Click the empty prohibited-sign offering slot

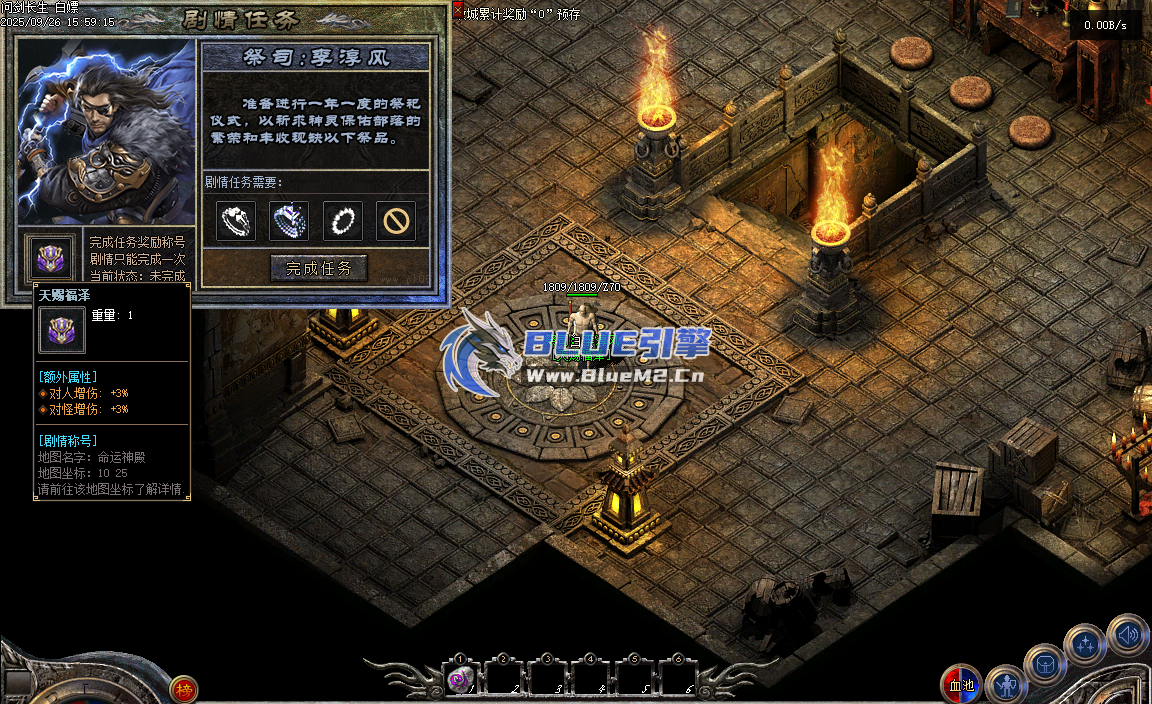tap(396, 221)
